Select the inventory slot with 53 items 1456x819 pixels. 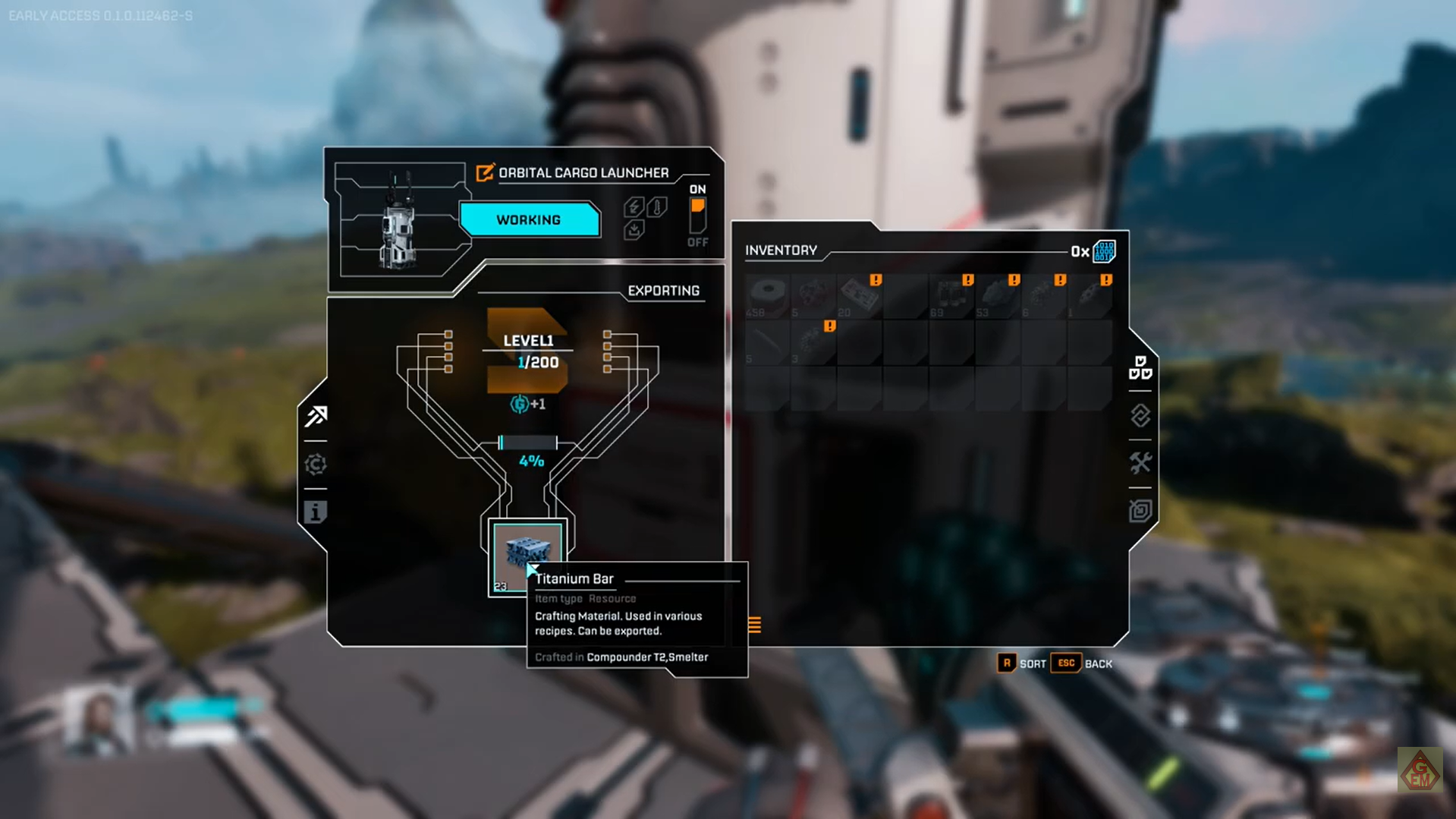coord(997,296)
